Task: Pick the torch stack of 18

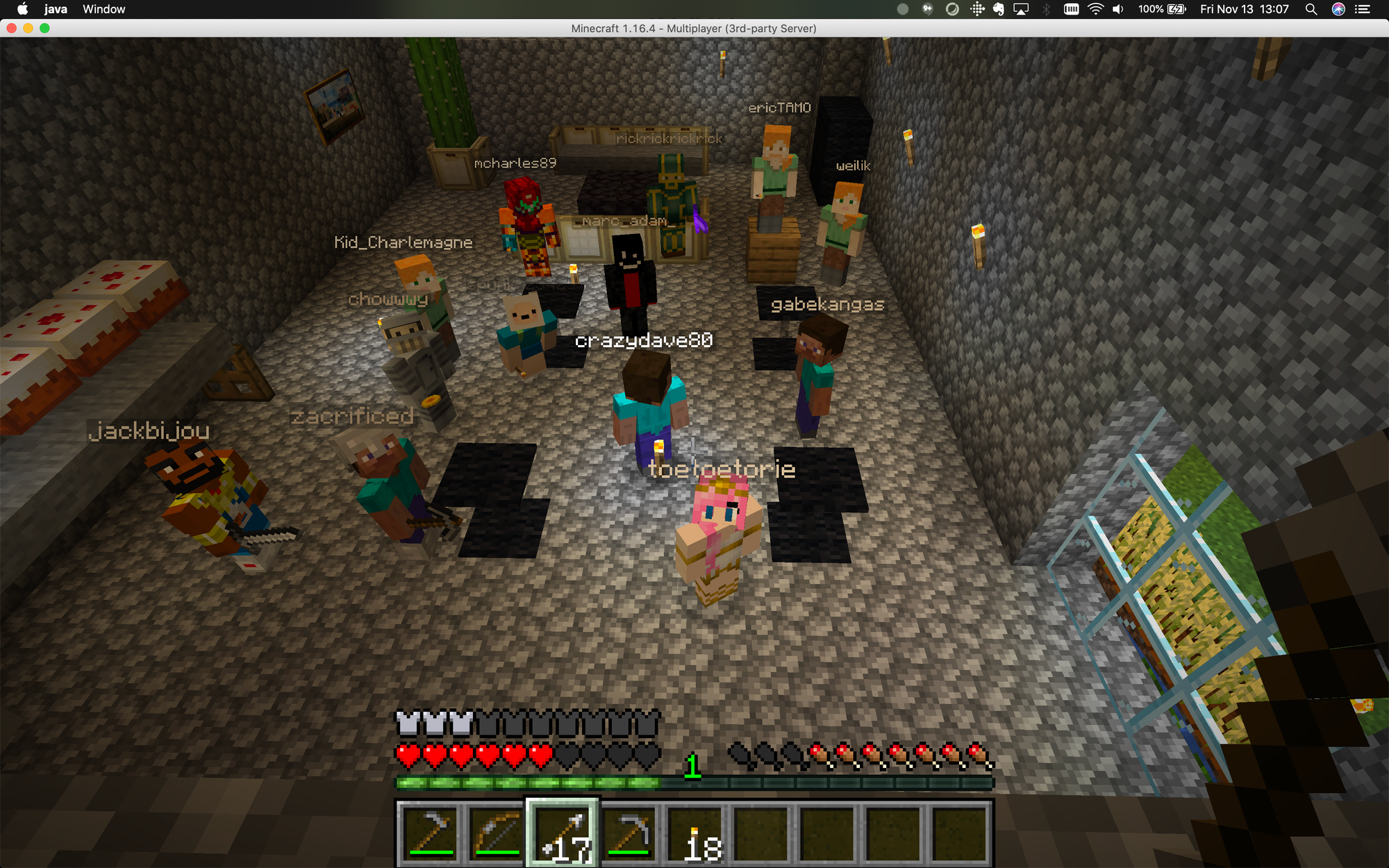Action: click(696, 833)
